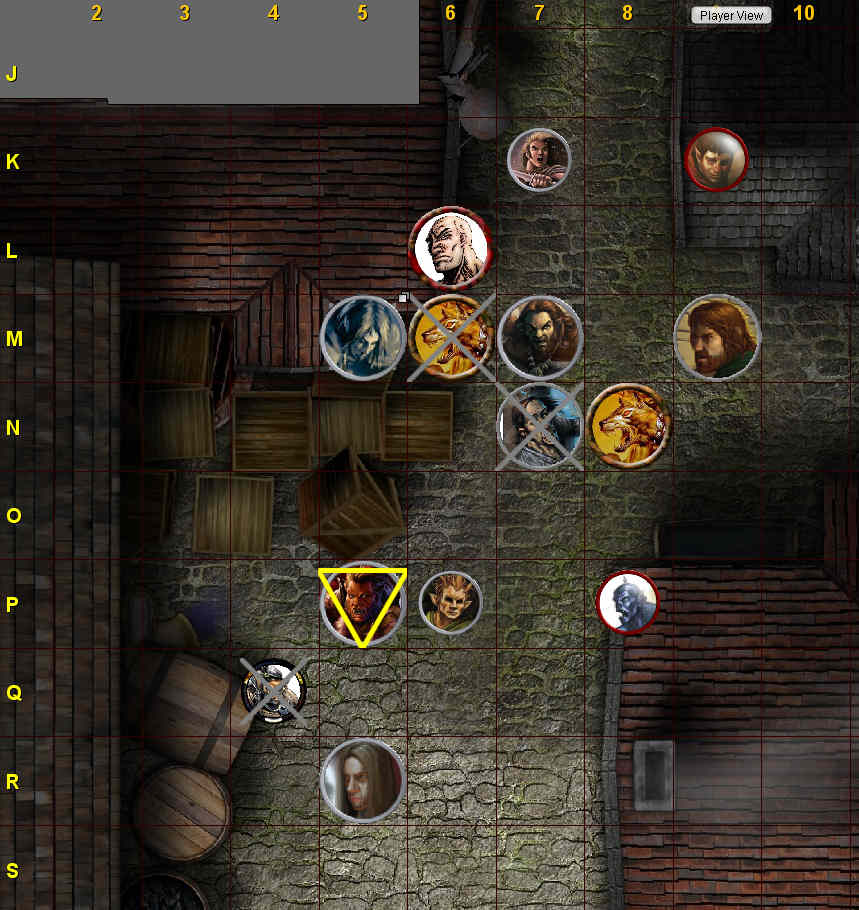Select the crossed-out yellow wolf token
The image size is (859, 910).
tap(450, 337)
